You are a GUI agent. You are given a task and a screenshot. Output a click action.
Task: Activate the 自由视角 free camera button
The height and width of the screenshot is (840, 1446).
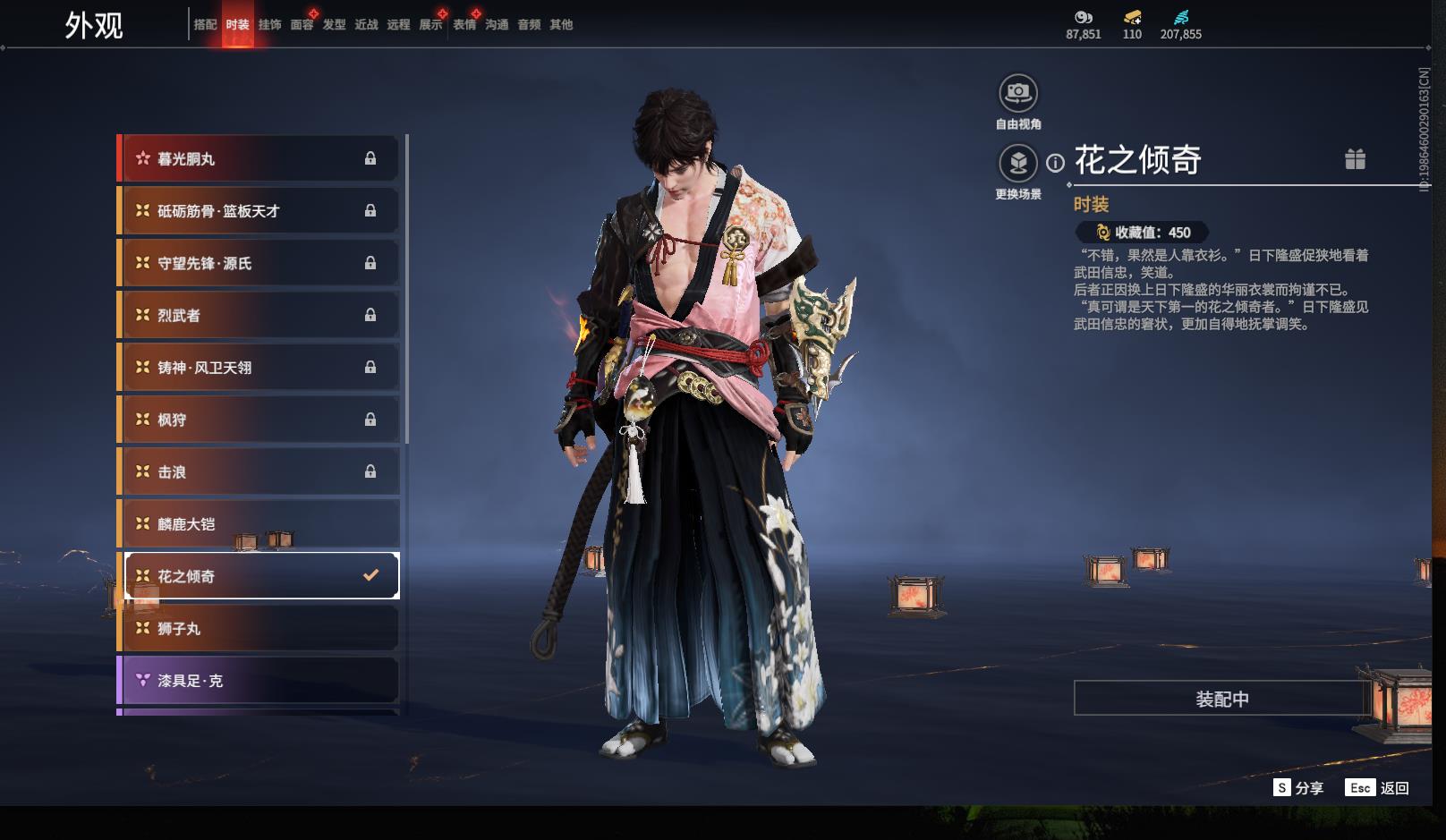point(1018,93)
